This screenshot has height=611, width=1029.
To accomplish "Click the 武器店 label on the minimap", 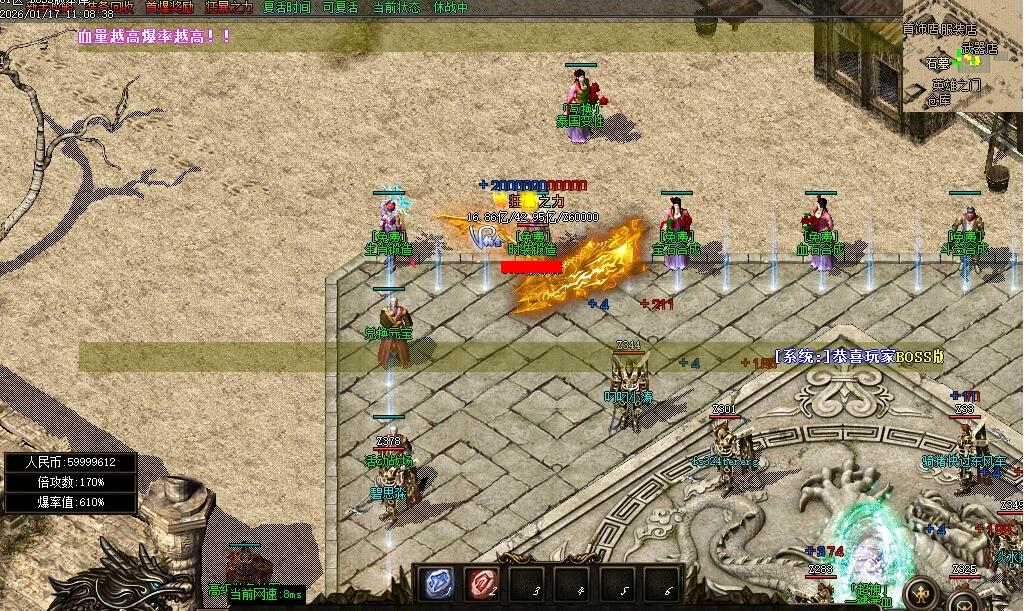I will [981, 47].
